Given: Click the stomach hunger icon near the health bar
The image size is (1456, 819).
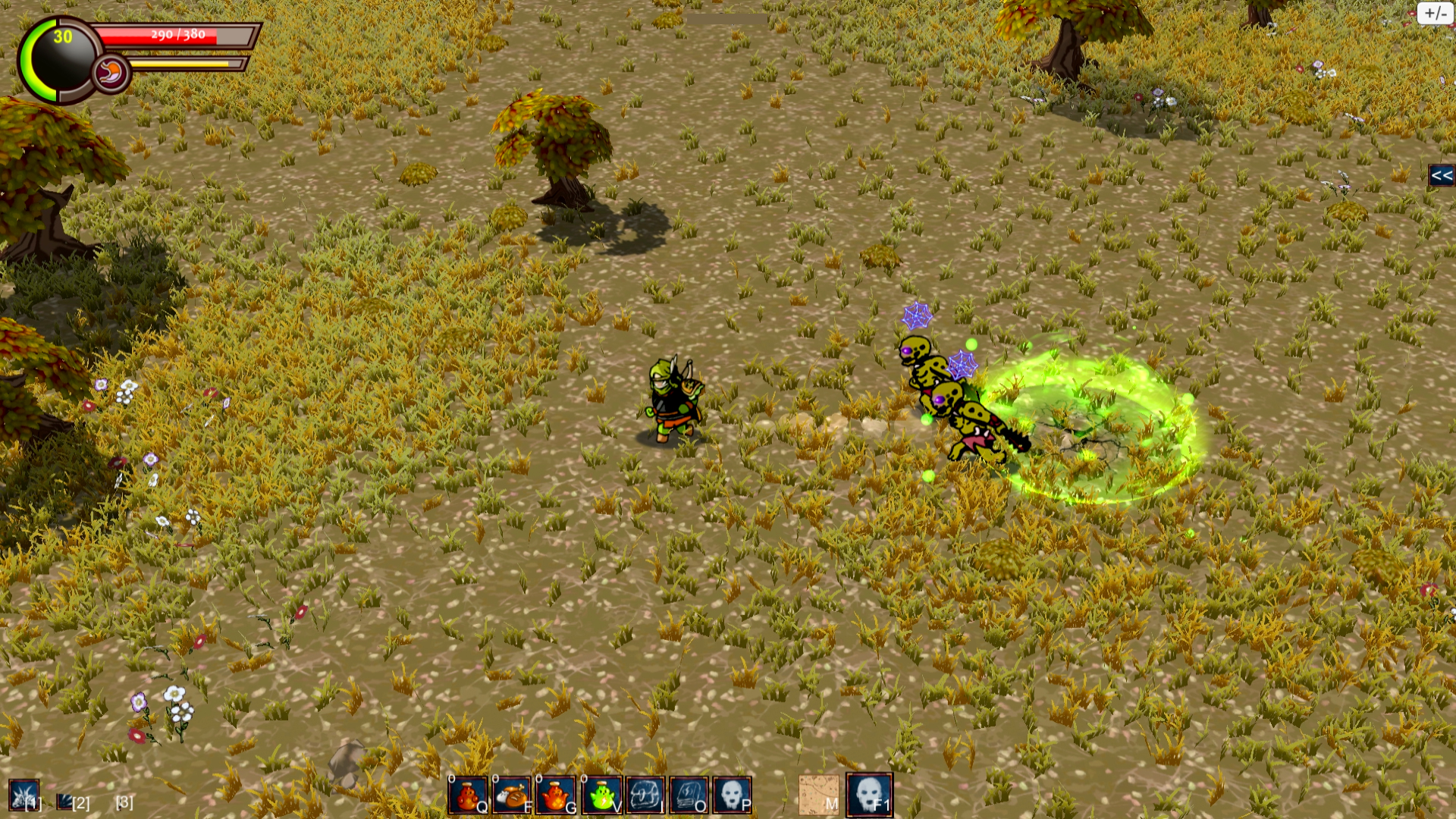Looking at the screenshot, I should pyautogui.click(x=112, y=72).
